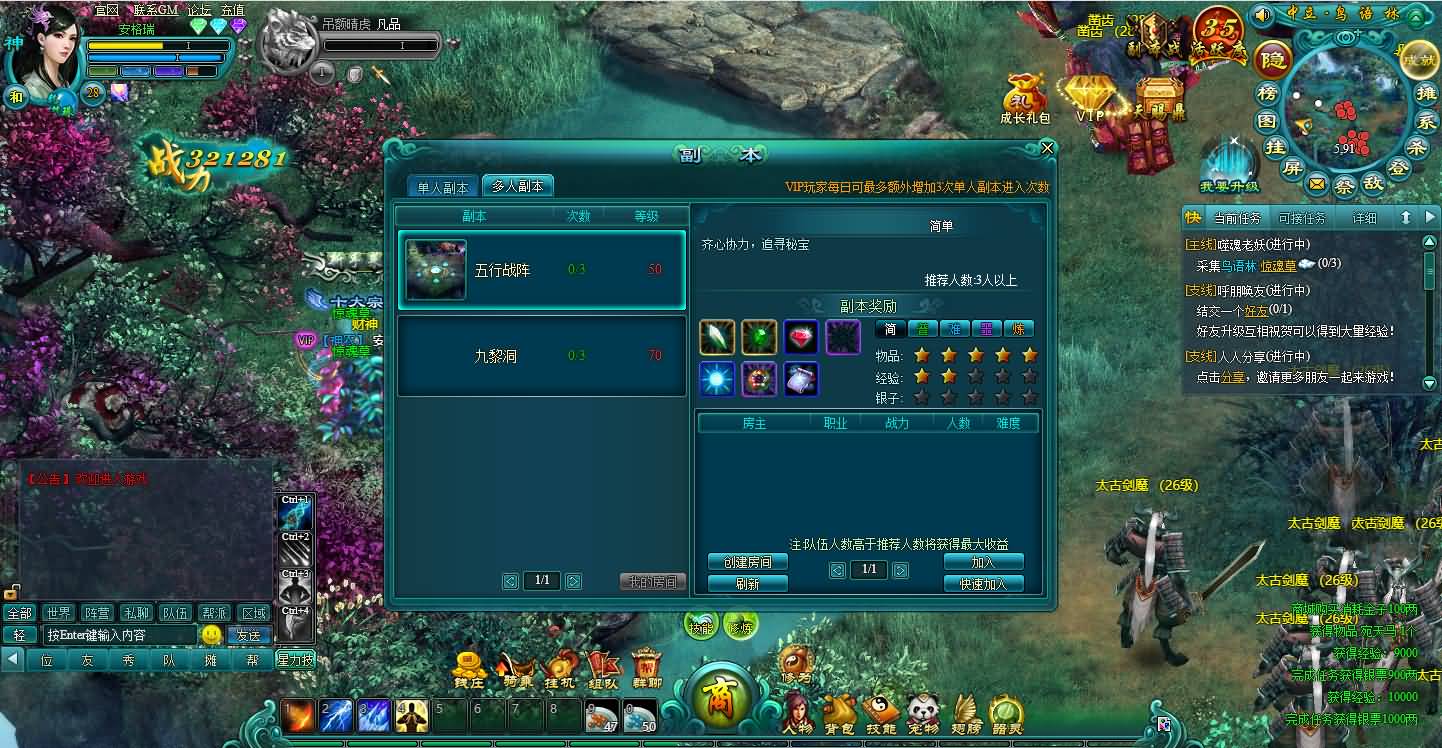Open the 背包 bag icon

(840, 712)
